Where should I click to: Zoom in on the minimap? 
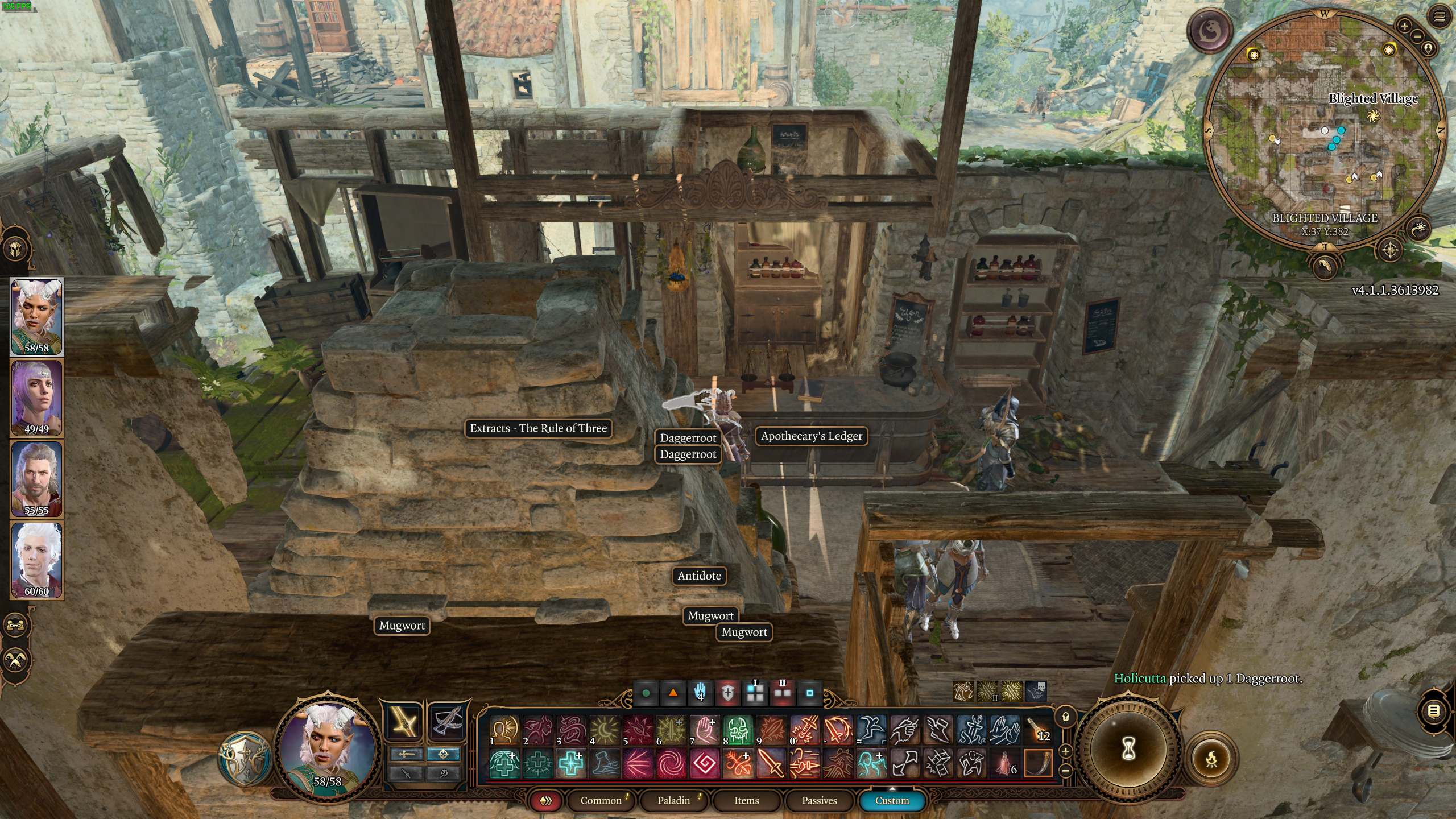click(1404, 26)
